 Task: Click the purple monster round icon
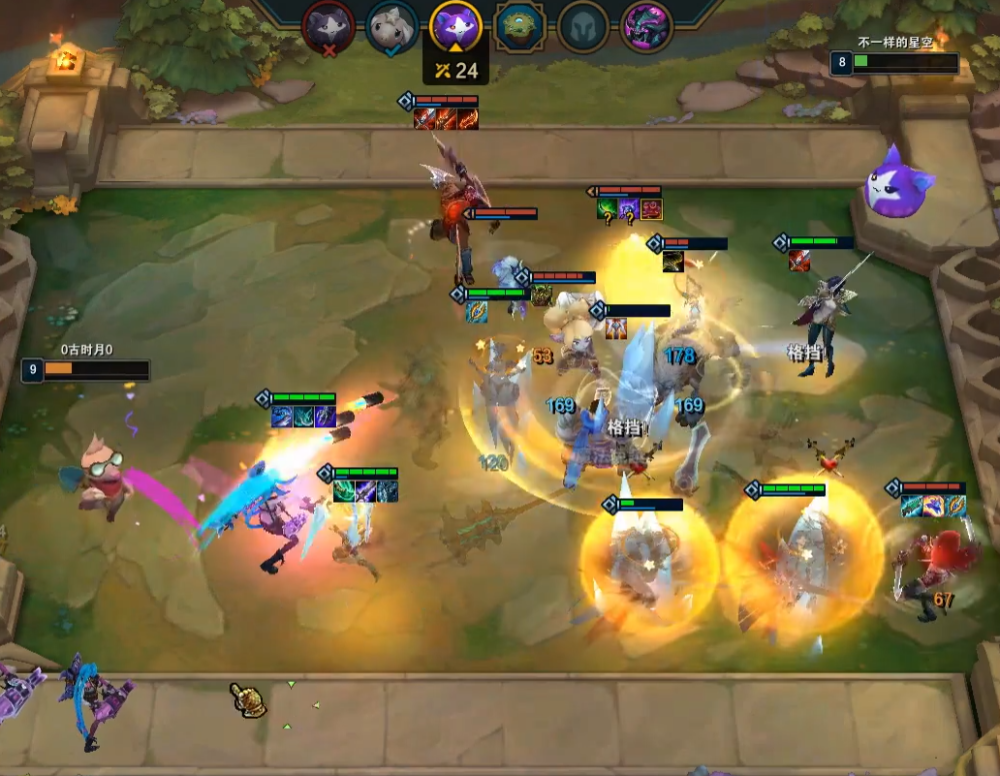pos(646,27)
